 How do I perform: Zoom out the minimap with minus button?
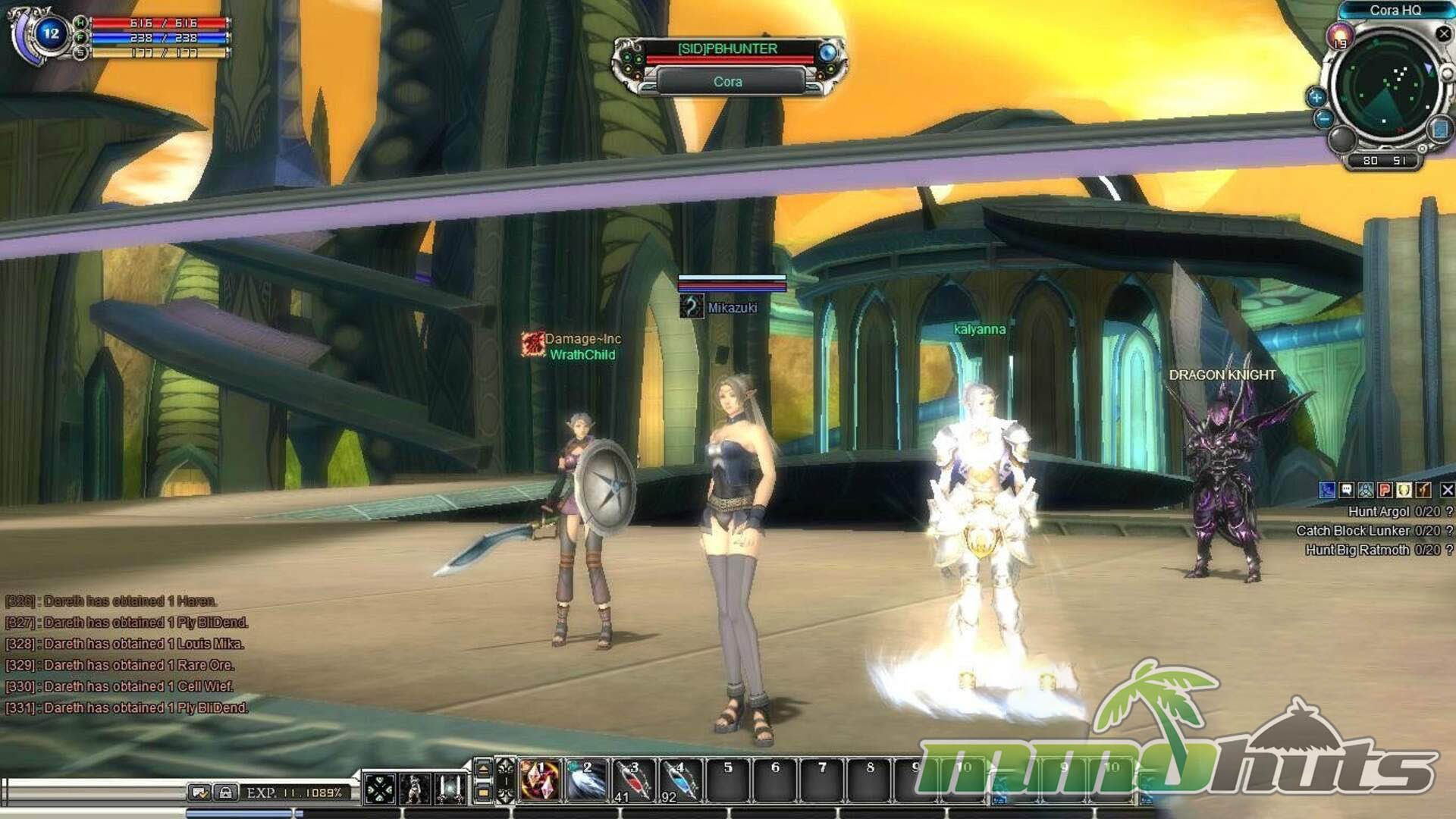[1324, 118]
